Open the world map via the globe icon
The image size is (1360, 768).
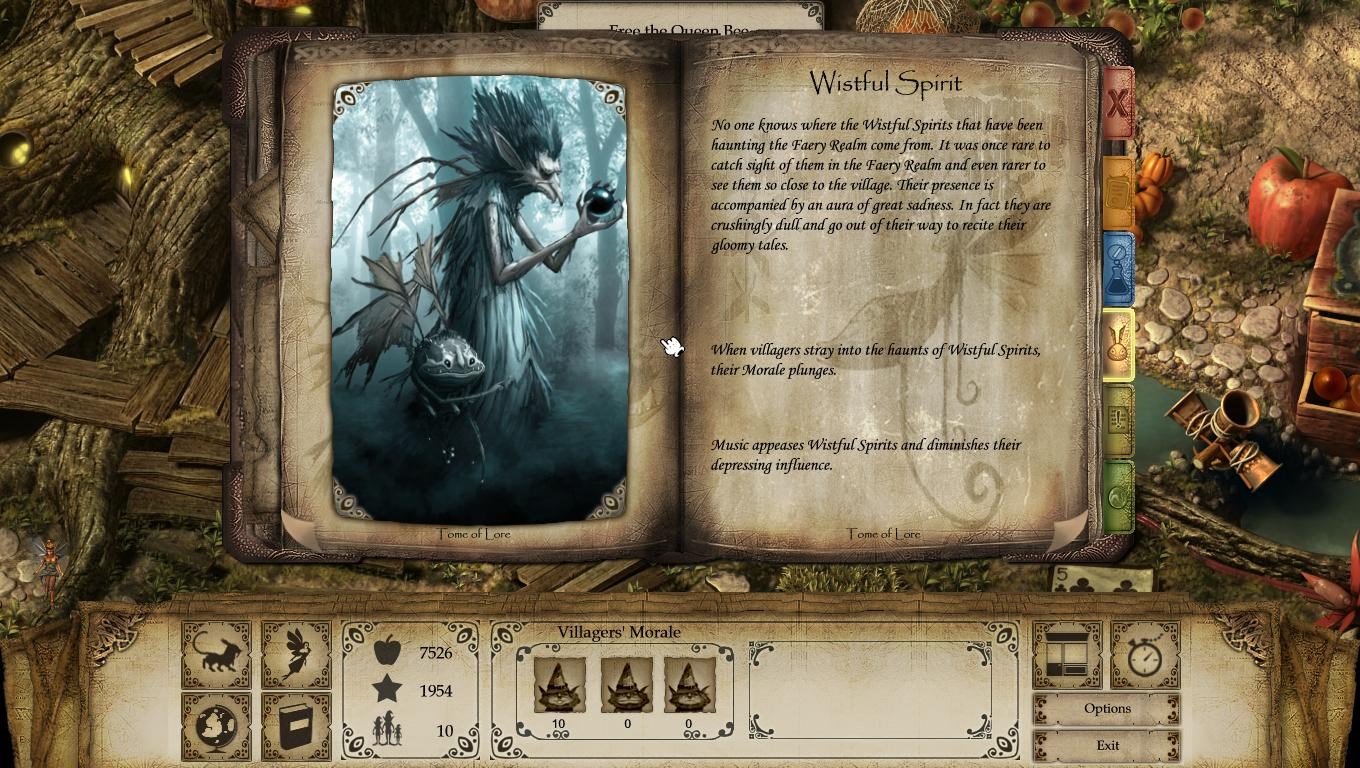click(216, 726)
